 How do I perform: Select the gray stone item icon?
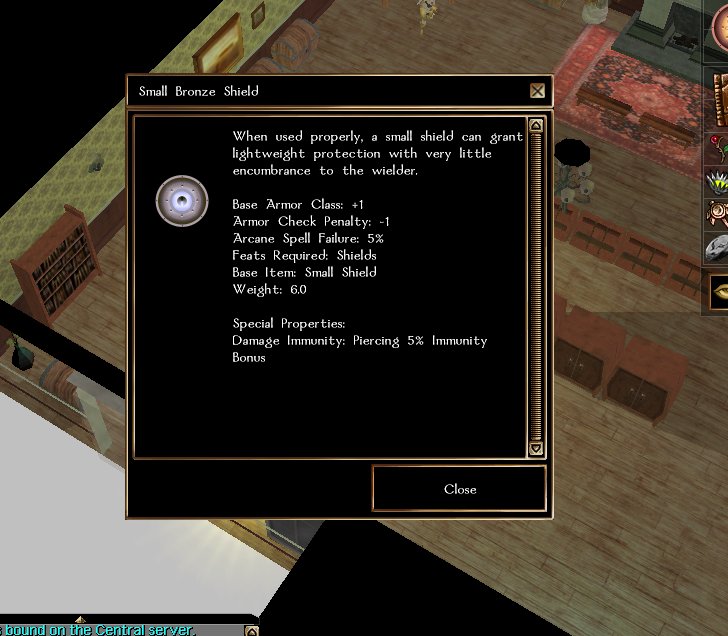click(x=718, y=250)
